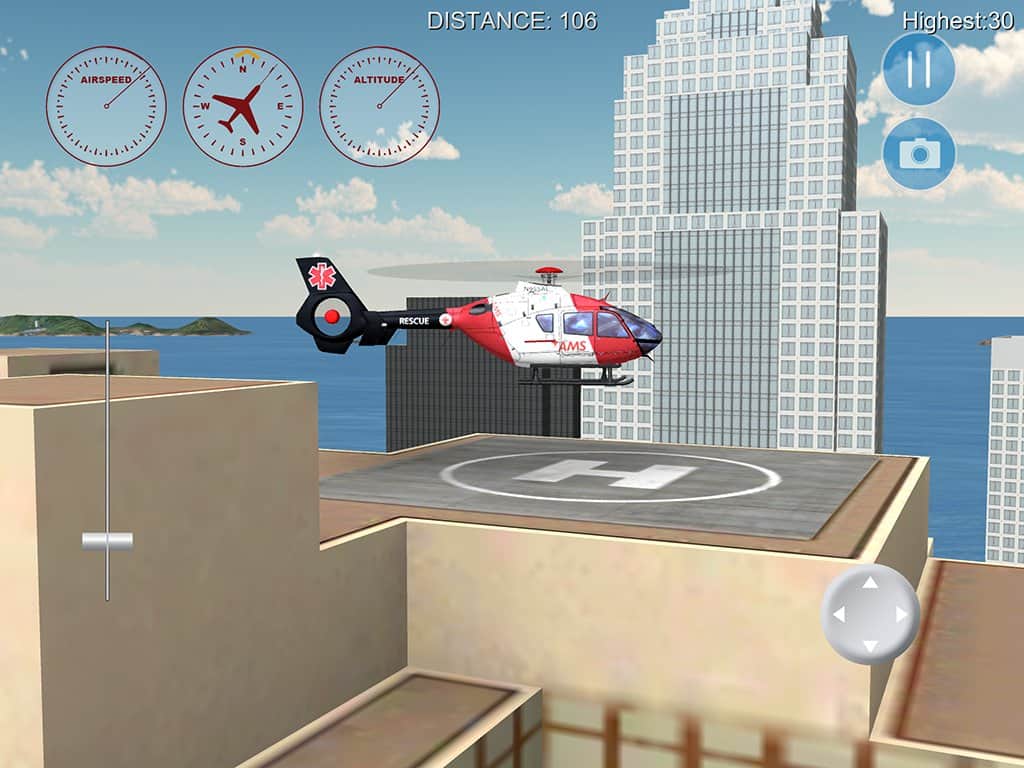The width and height of the screenshot is (1024, 768).
Task: Take a screenshot with the camera button
Action: 918,153
